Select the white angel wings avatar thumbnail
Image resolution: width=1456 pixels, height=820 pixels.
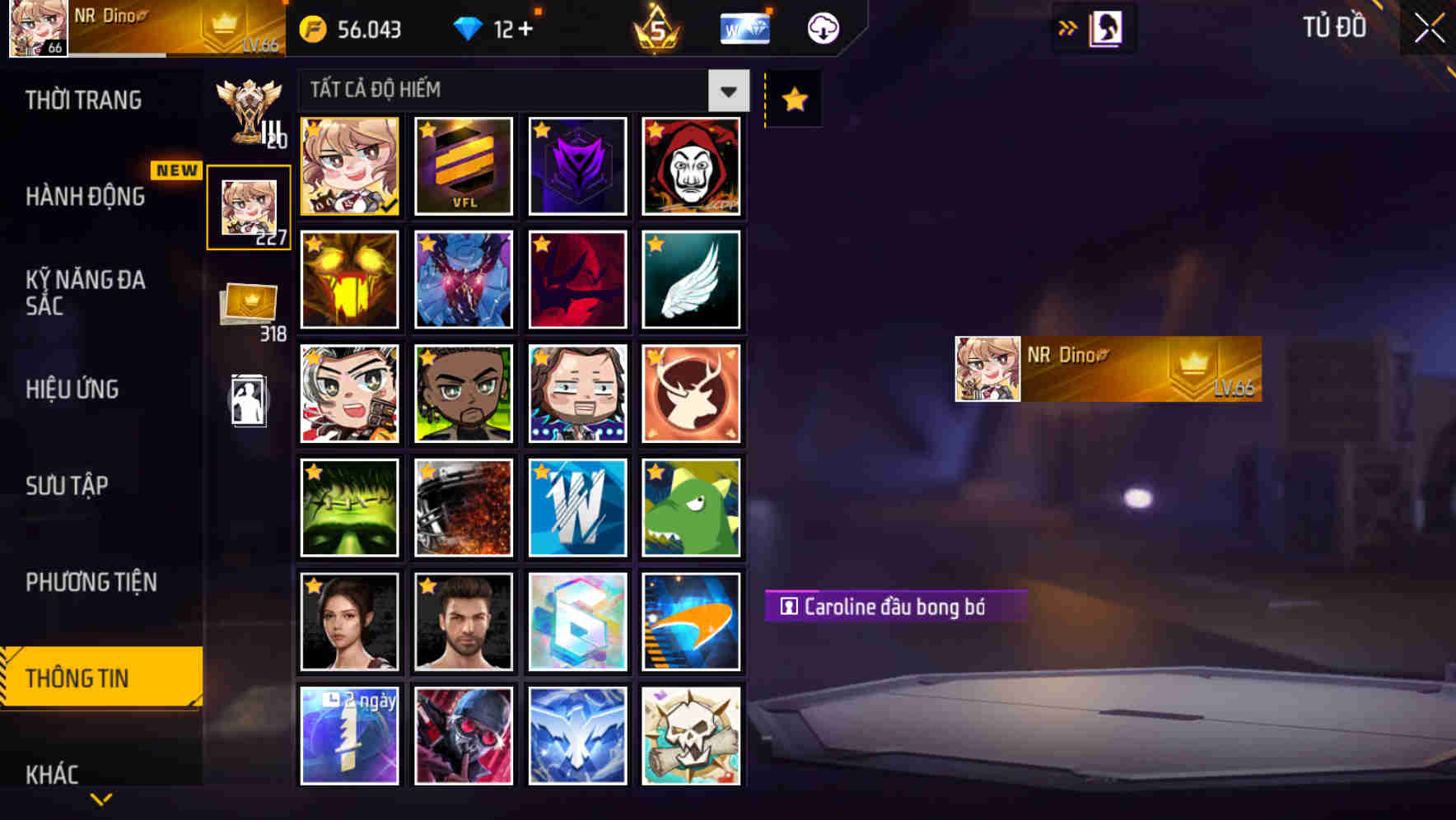(691, 279)
